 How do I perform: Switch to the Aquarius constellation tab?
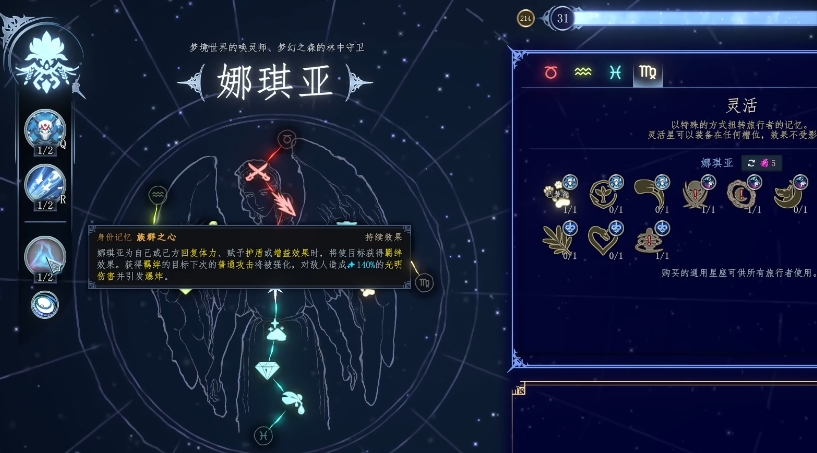click(582, 72)
